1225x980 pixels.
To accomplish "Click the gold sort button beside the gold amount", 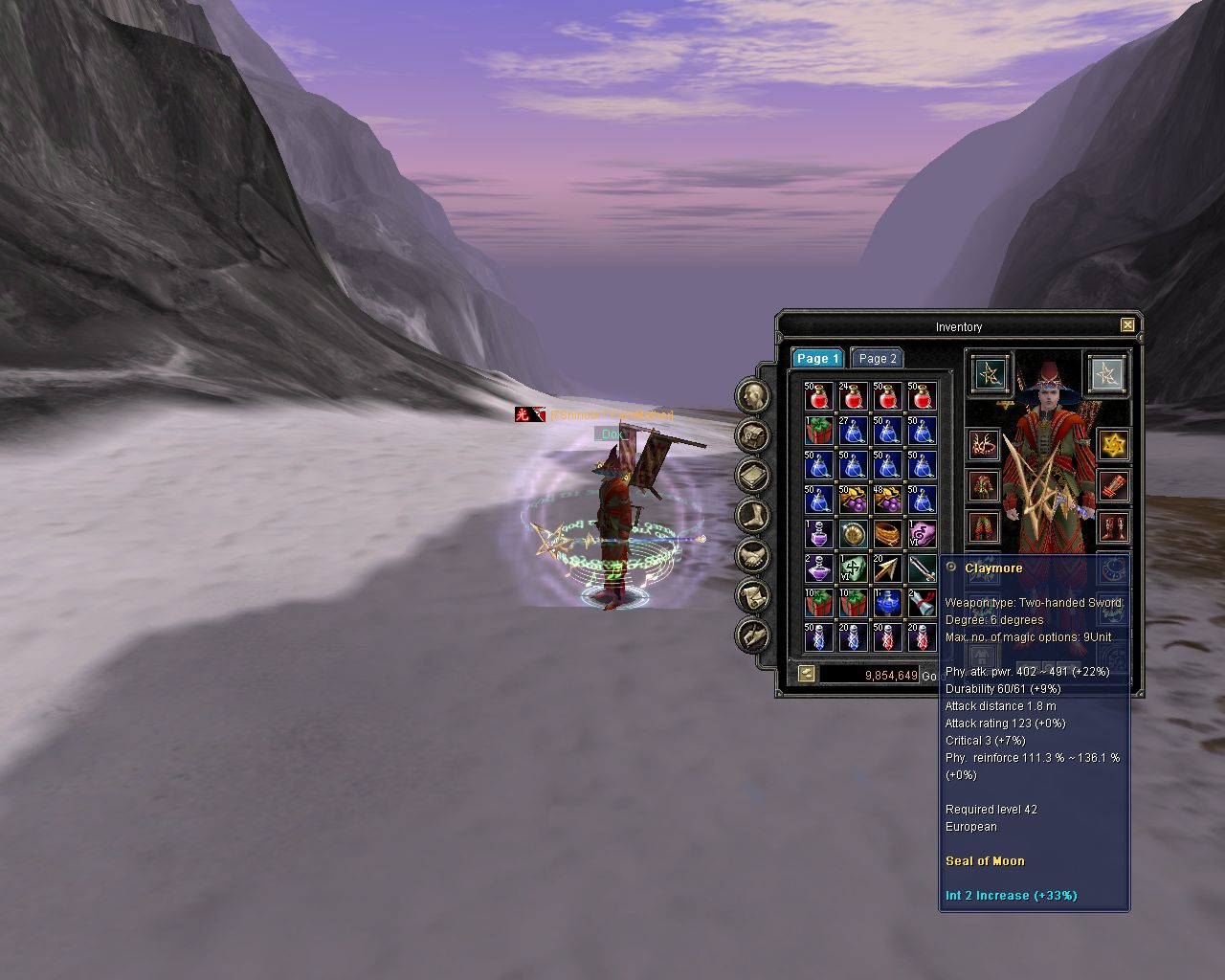I will tap(806, 674).
